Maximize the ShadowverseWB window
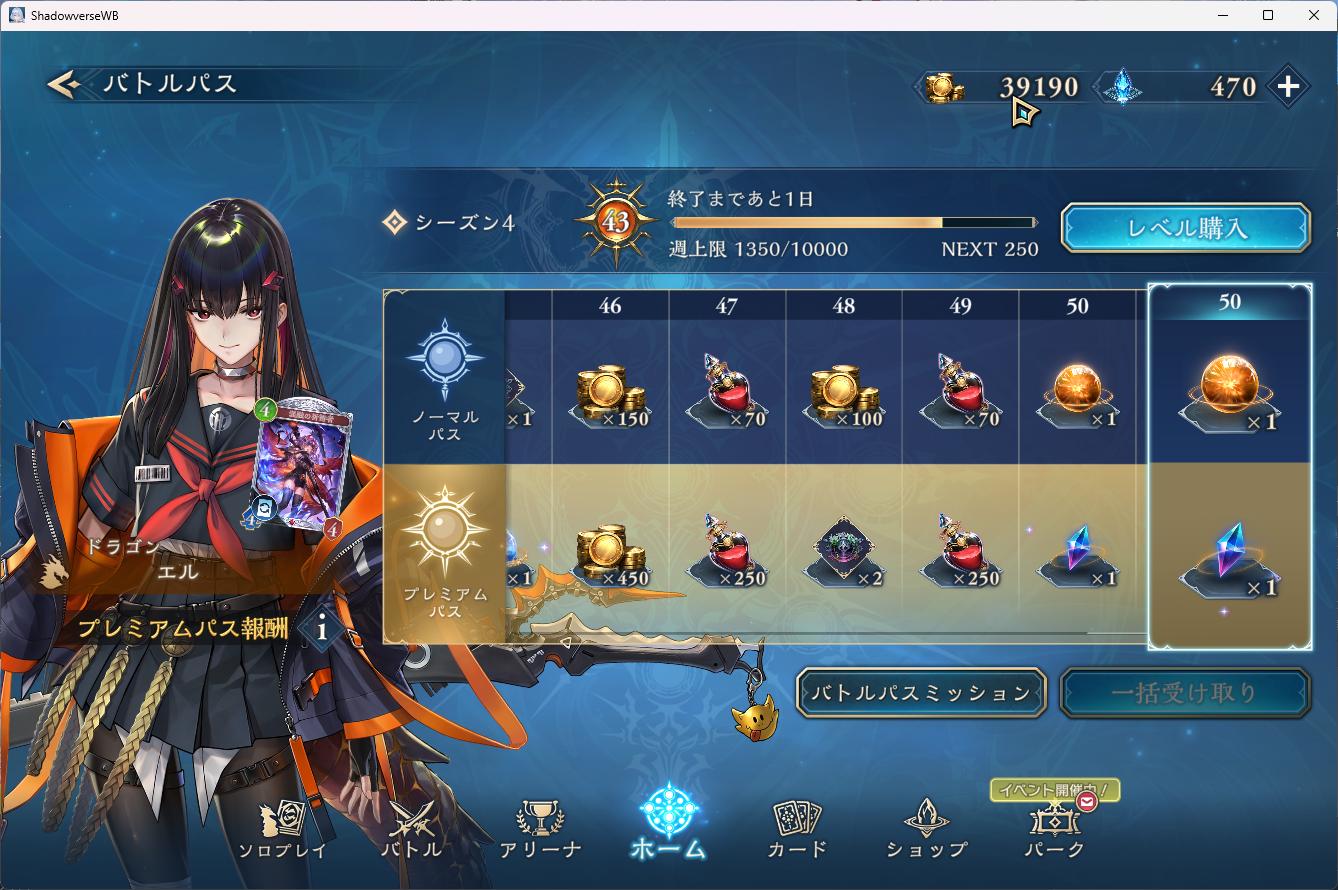1338x890 pixels. click(x=1268, y=15)
